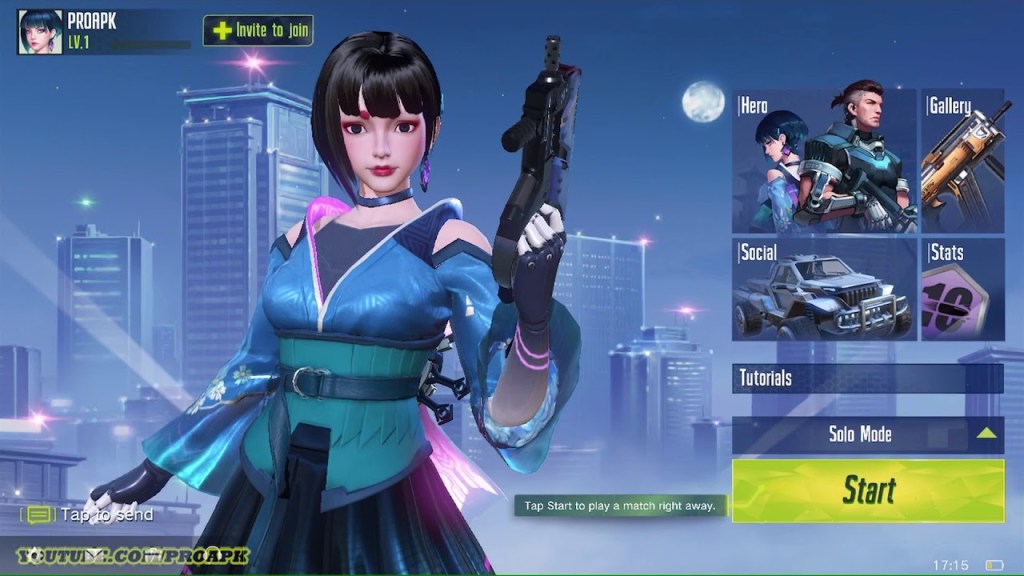
Task: Open the Social panel
Action: (824, 289)
